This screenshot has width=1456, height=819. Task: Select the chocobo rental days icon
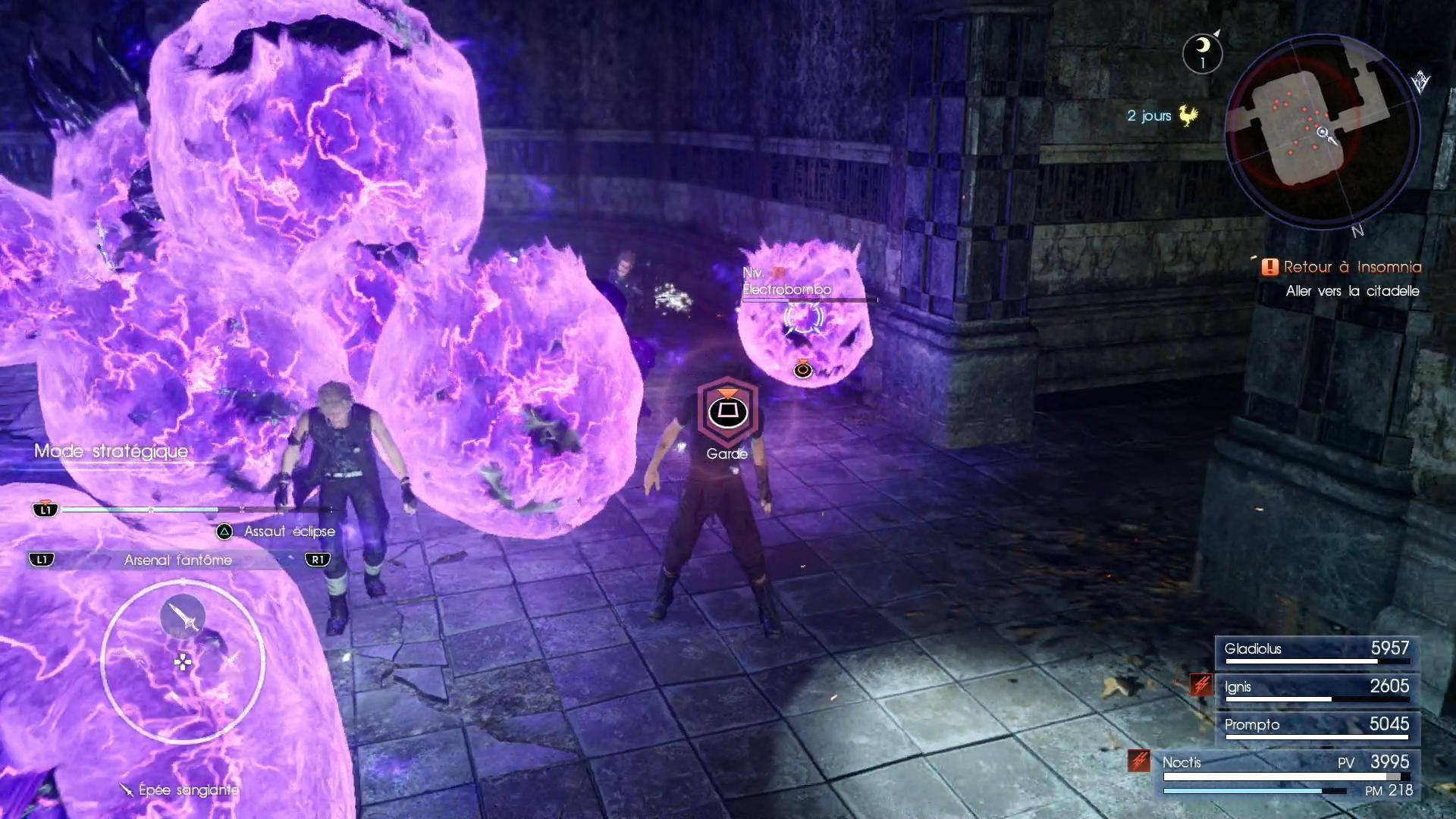[1187, 116]
